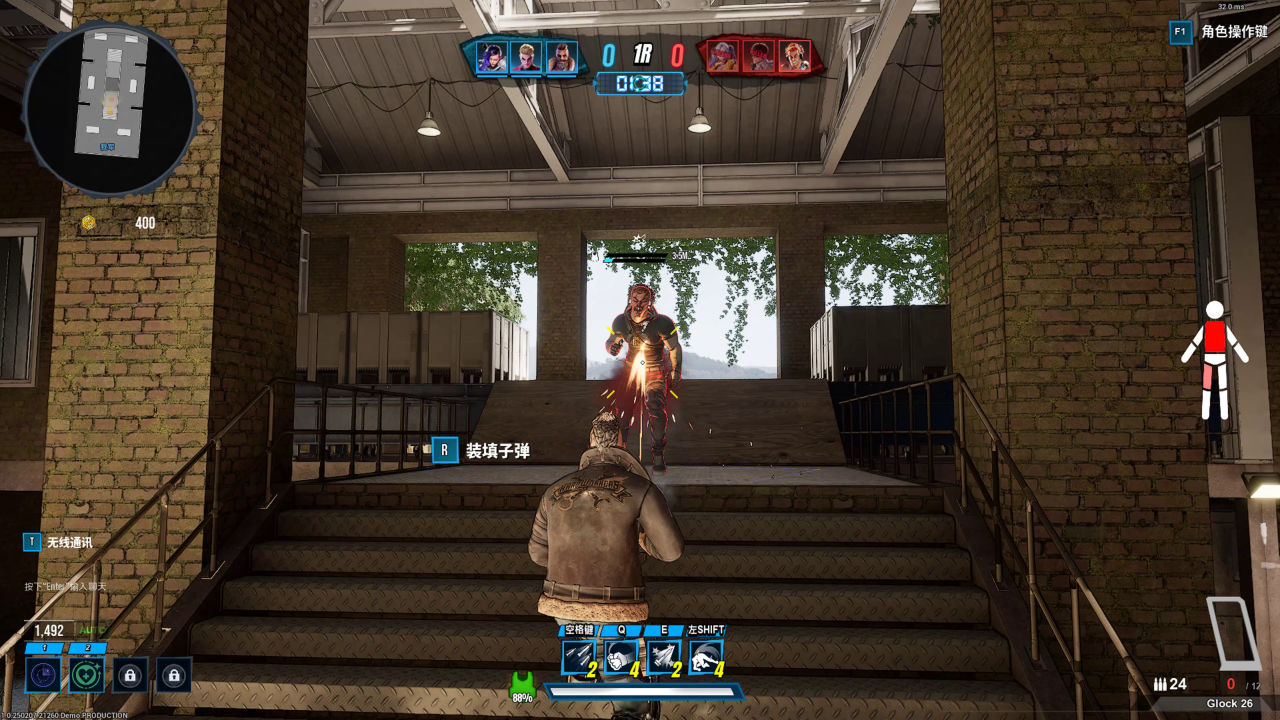Select the purple radar item slot
Image resolution: width=1280 pixels, height=720 pixels.
pos(43,675)
